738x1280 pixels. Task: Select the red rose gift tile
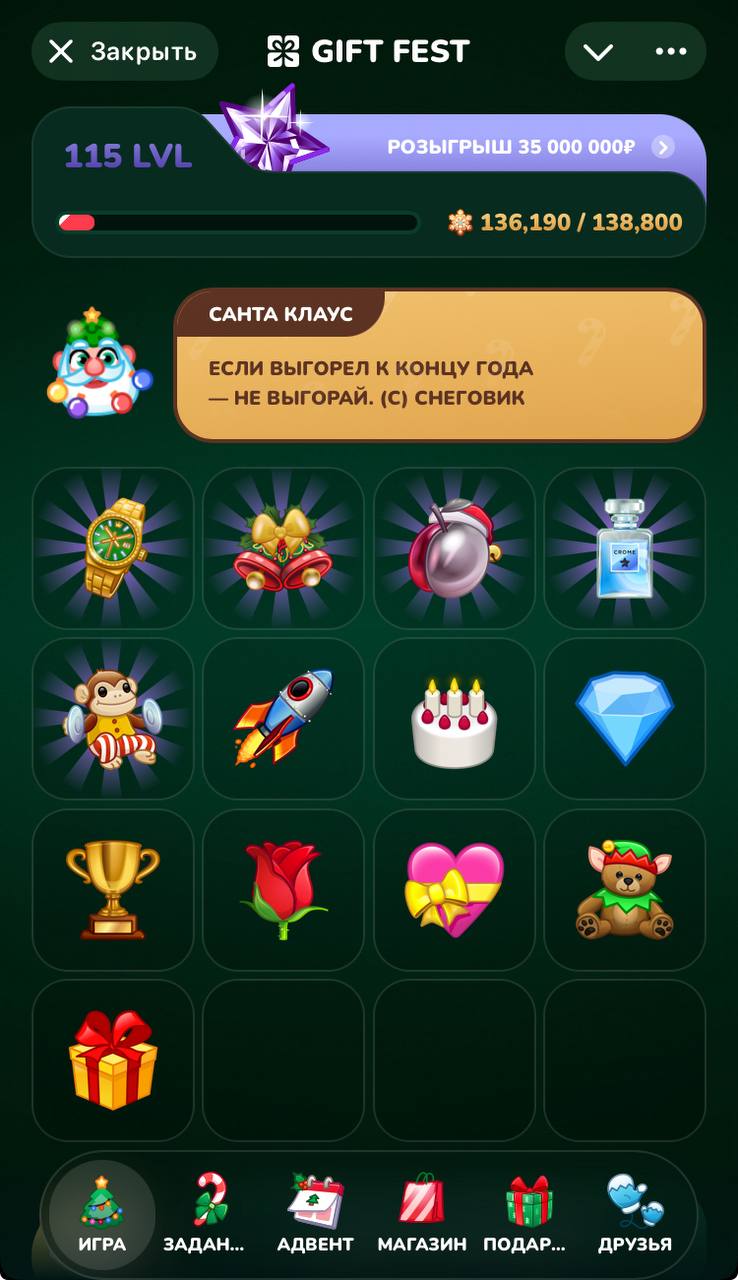pyautogui.click(x=283, y=889)
